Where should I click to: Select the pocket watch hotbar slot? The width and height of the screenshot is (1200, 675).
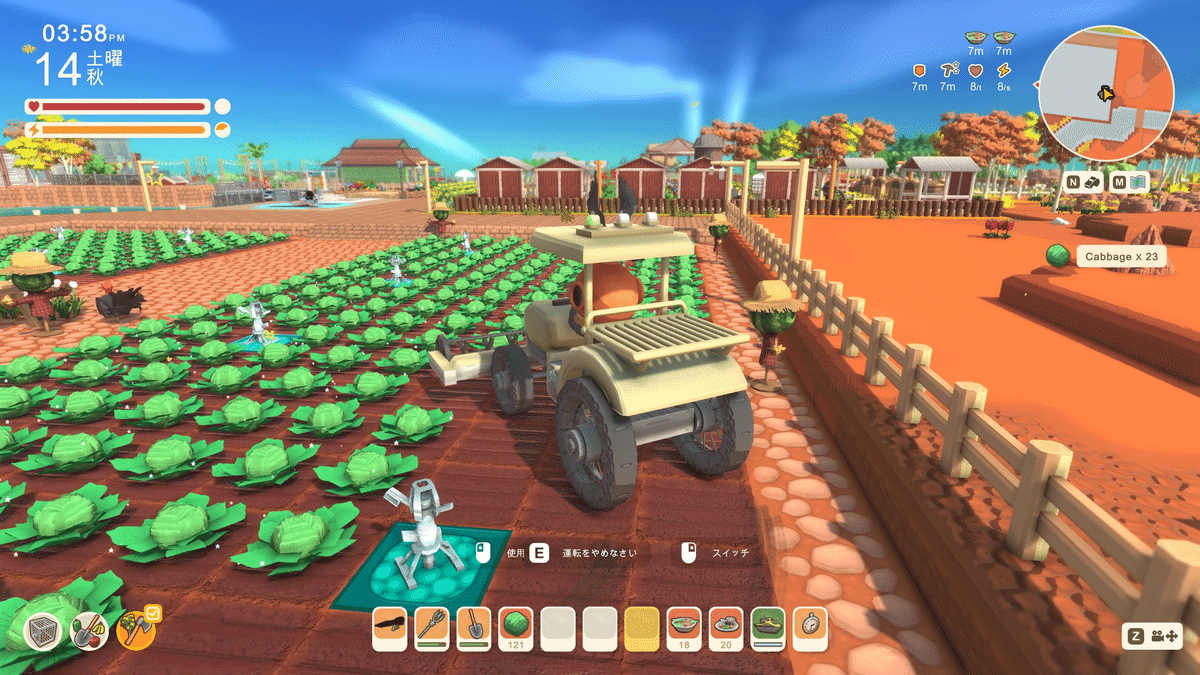tap(810, 627)
